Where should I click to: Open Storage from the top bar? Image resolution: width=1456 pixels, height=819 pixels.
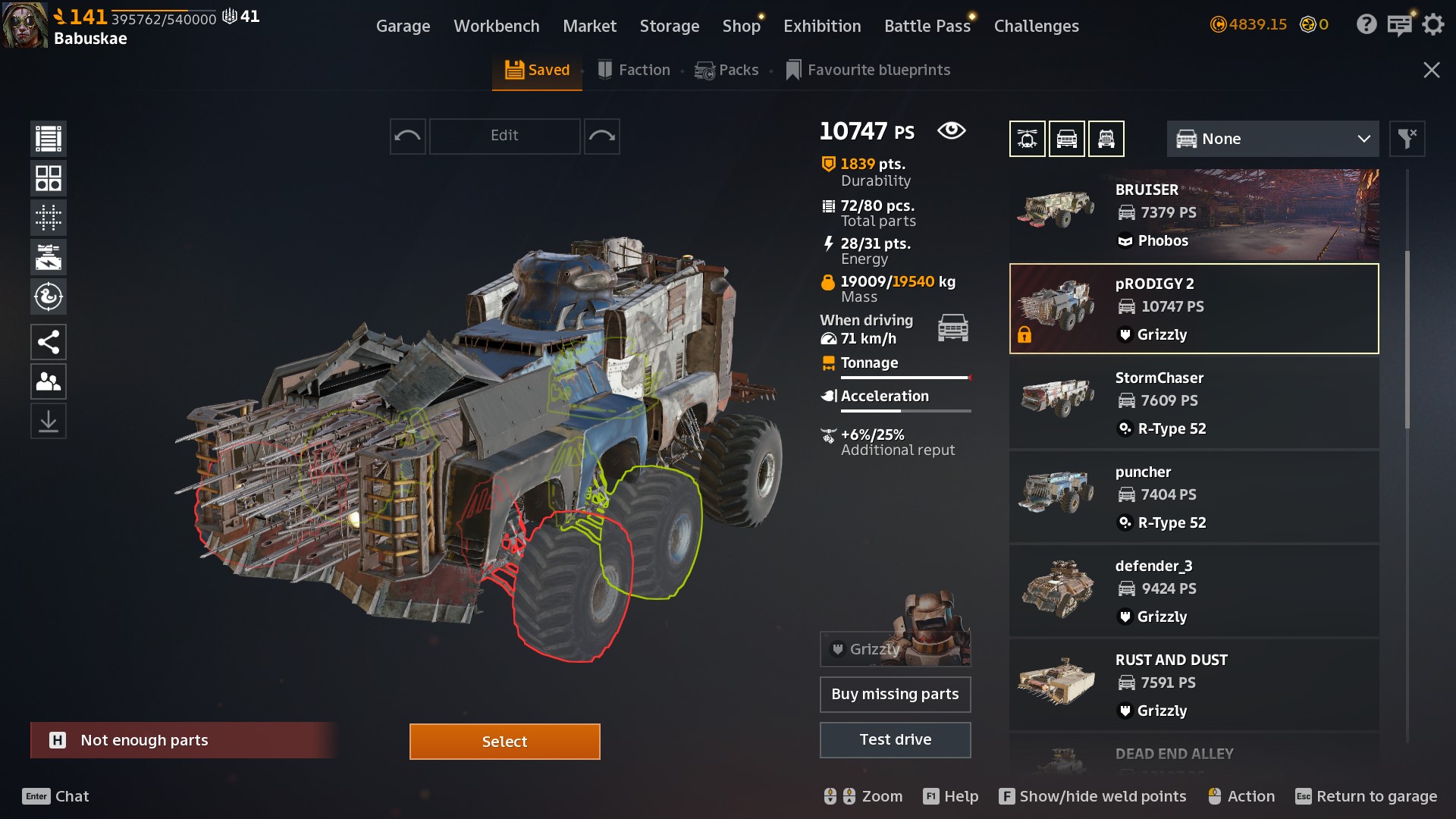(669, 26)
